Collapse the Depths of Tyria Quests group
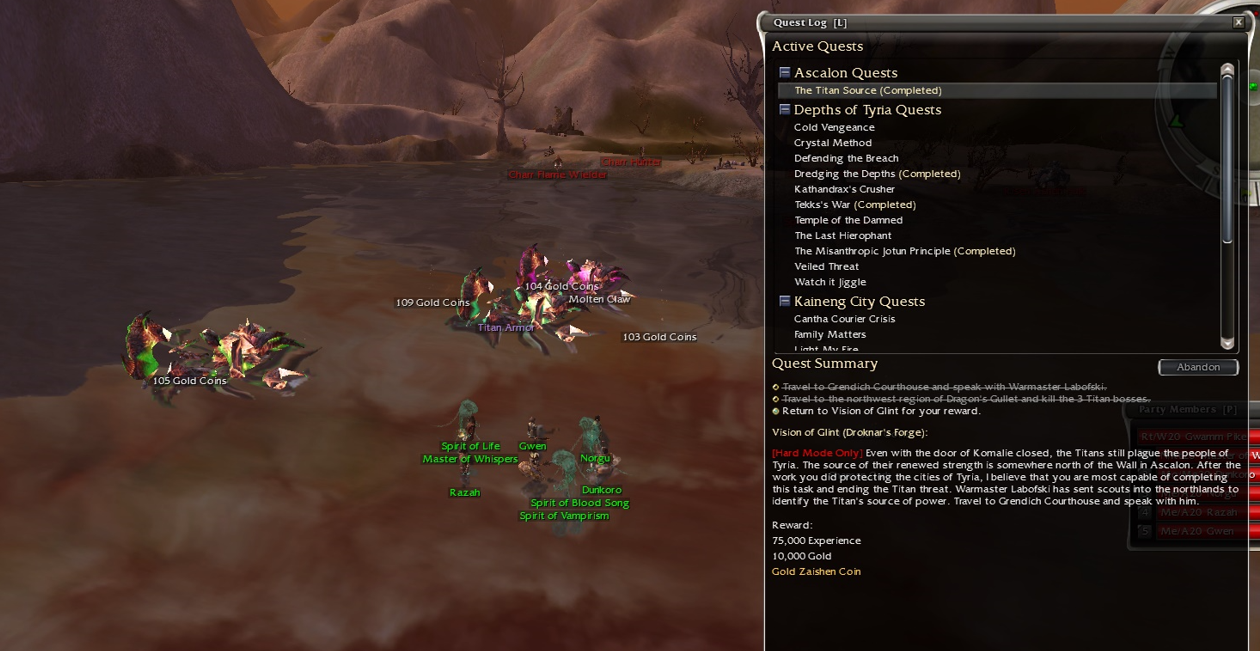 pyautogui.click(x=785, y=110)
